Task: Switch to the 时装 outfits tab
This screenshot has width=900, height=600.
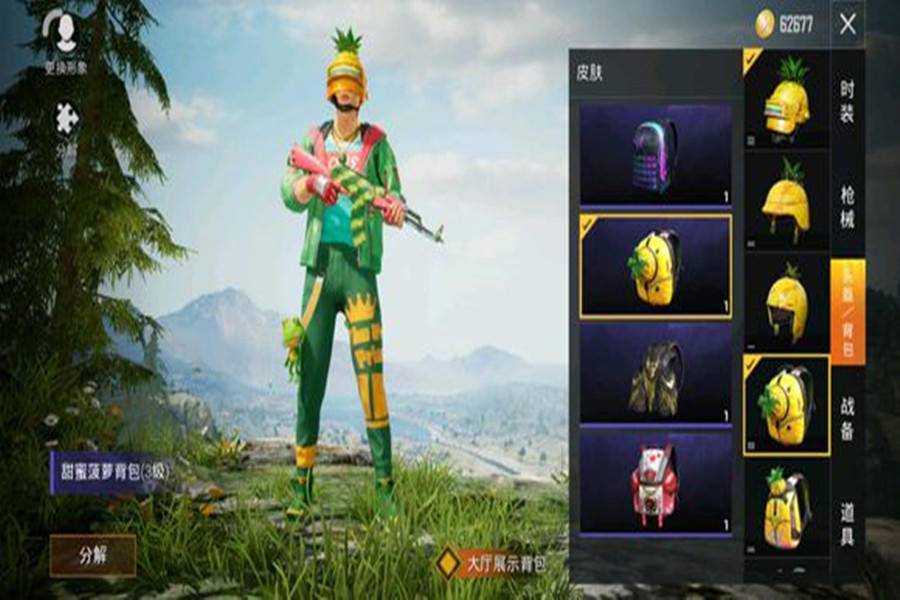Action: (x=847, y=102)
